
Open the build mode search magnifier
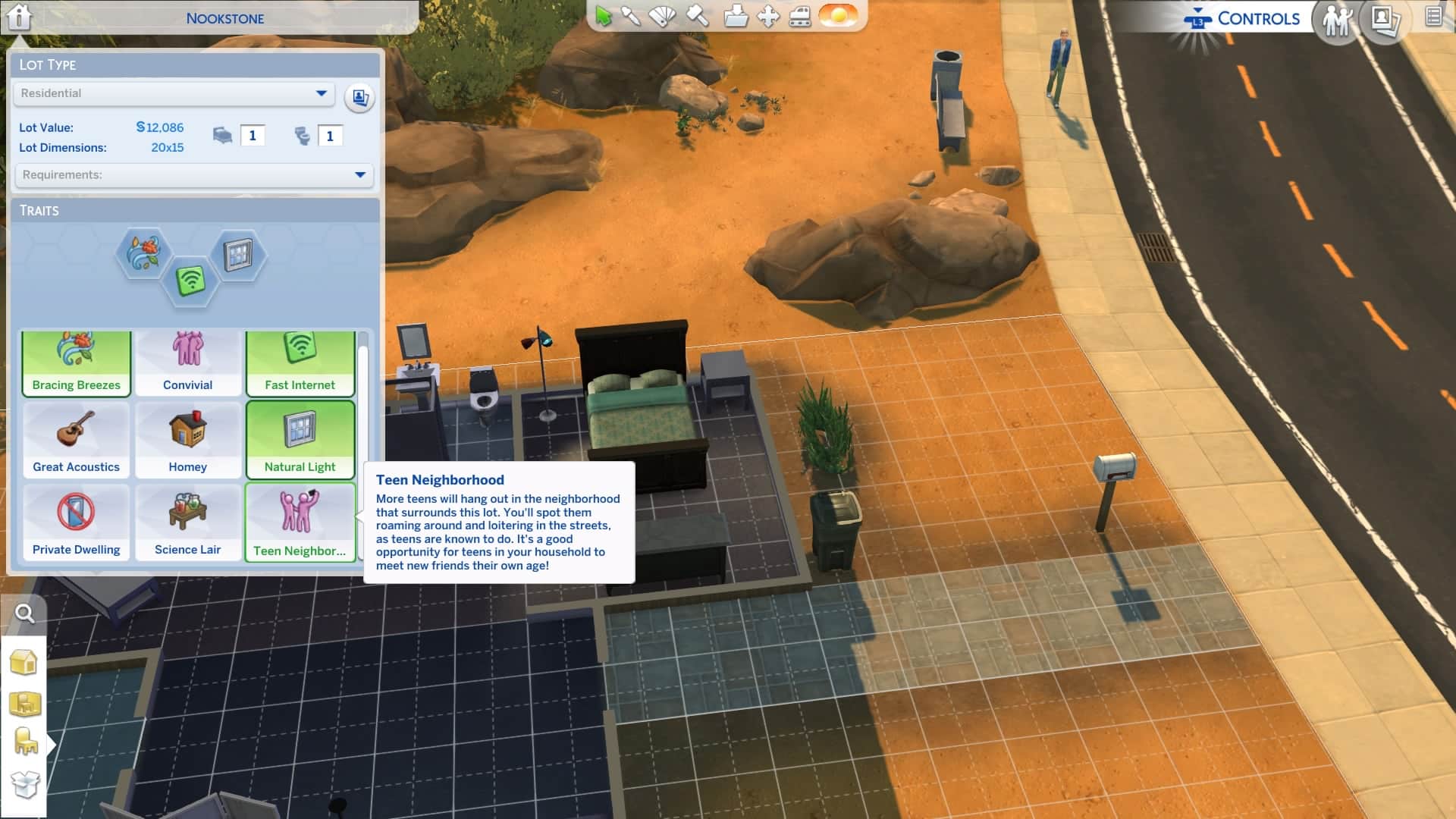click(25, 613)
